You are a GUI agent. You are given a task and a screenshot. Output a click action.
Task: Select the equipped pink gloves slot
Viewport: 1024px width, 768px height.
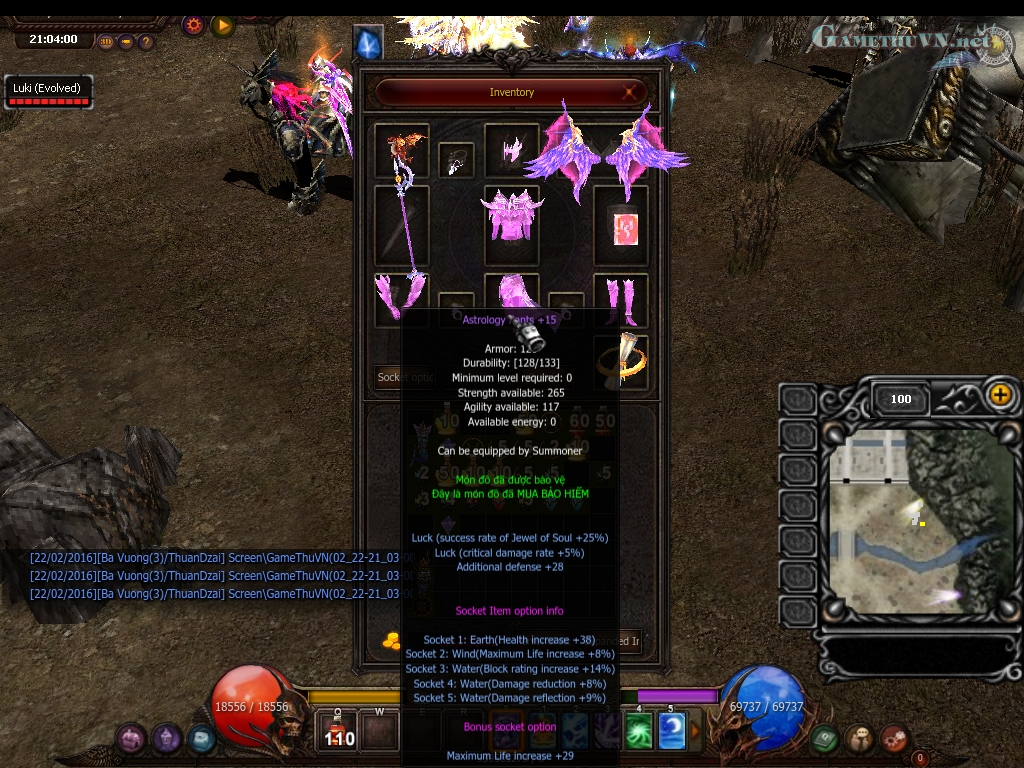(x=401, y=298)
